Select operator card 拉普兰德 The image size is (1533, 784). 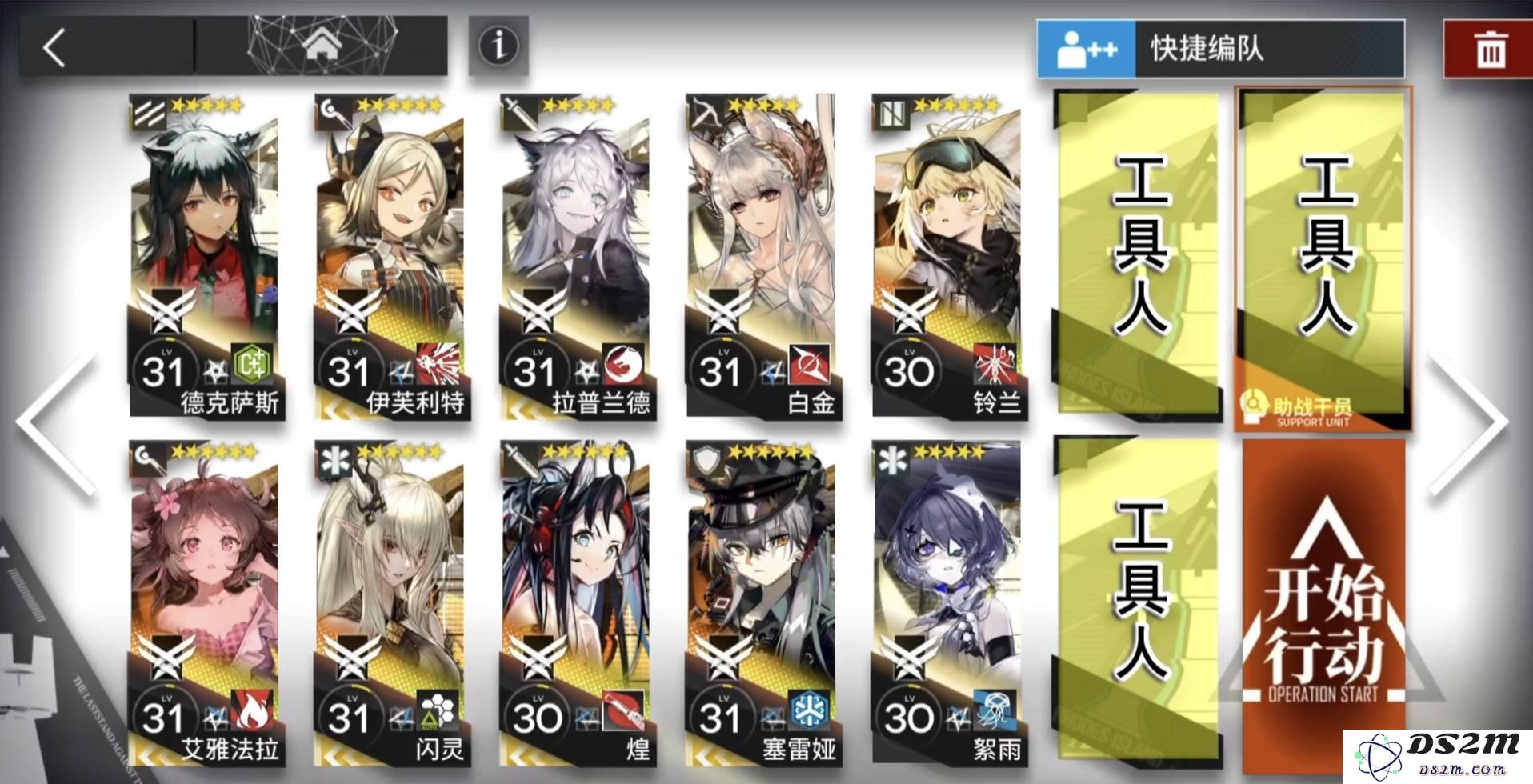tap(578, 256)
